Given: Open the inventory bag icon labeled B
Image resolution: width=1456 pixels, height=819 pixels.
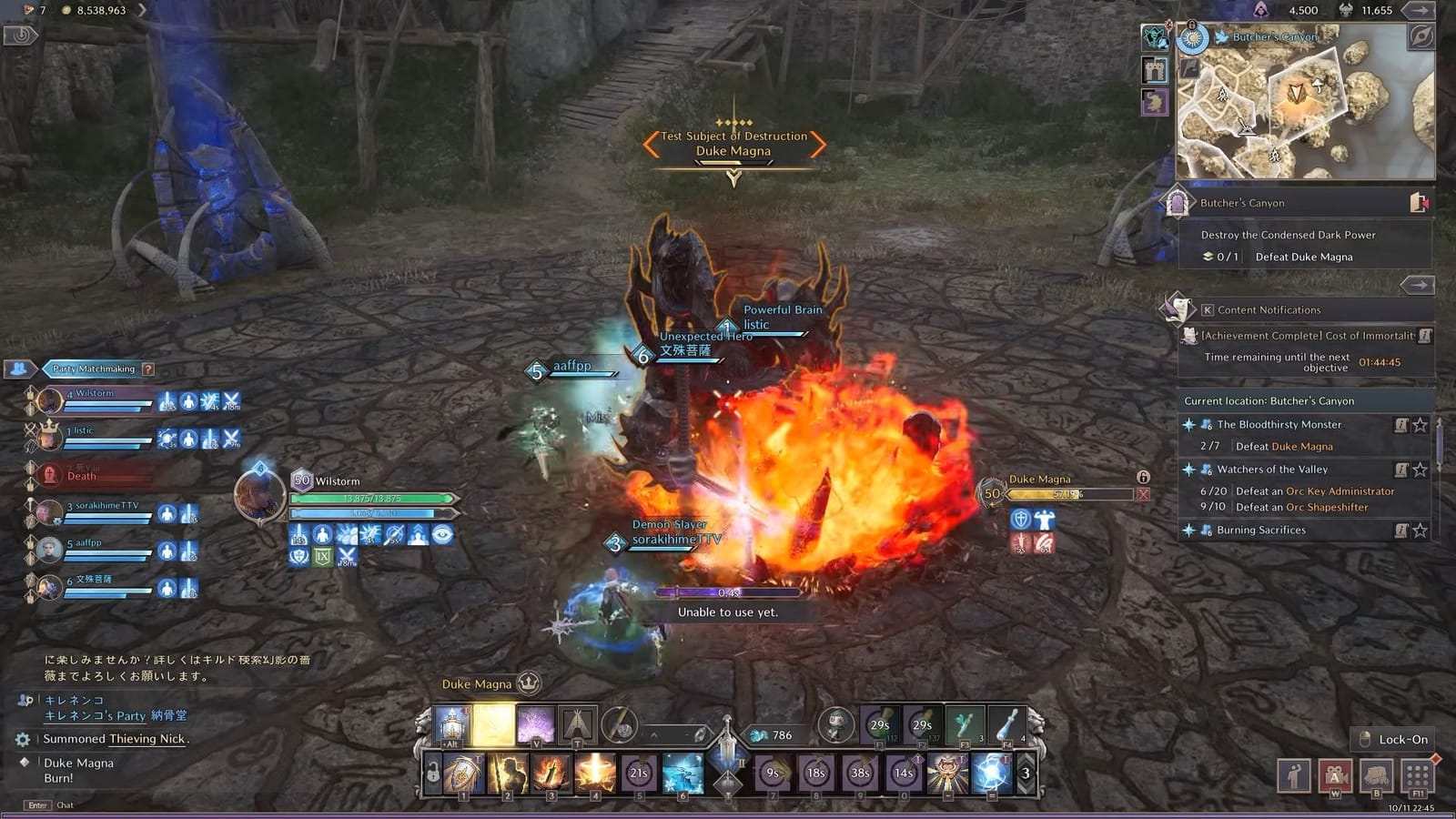Looking at the screenshot, I should (1376, 775).
